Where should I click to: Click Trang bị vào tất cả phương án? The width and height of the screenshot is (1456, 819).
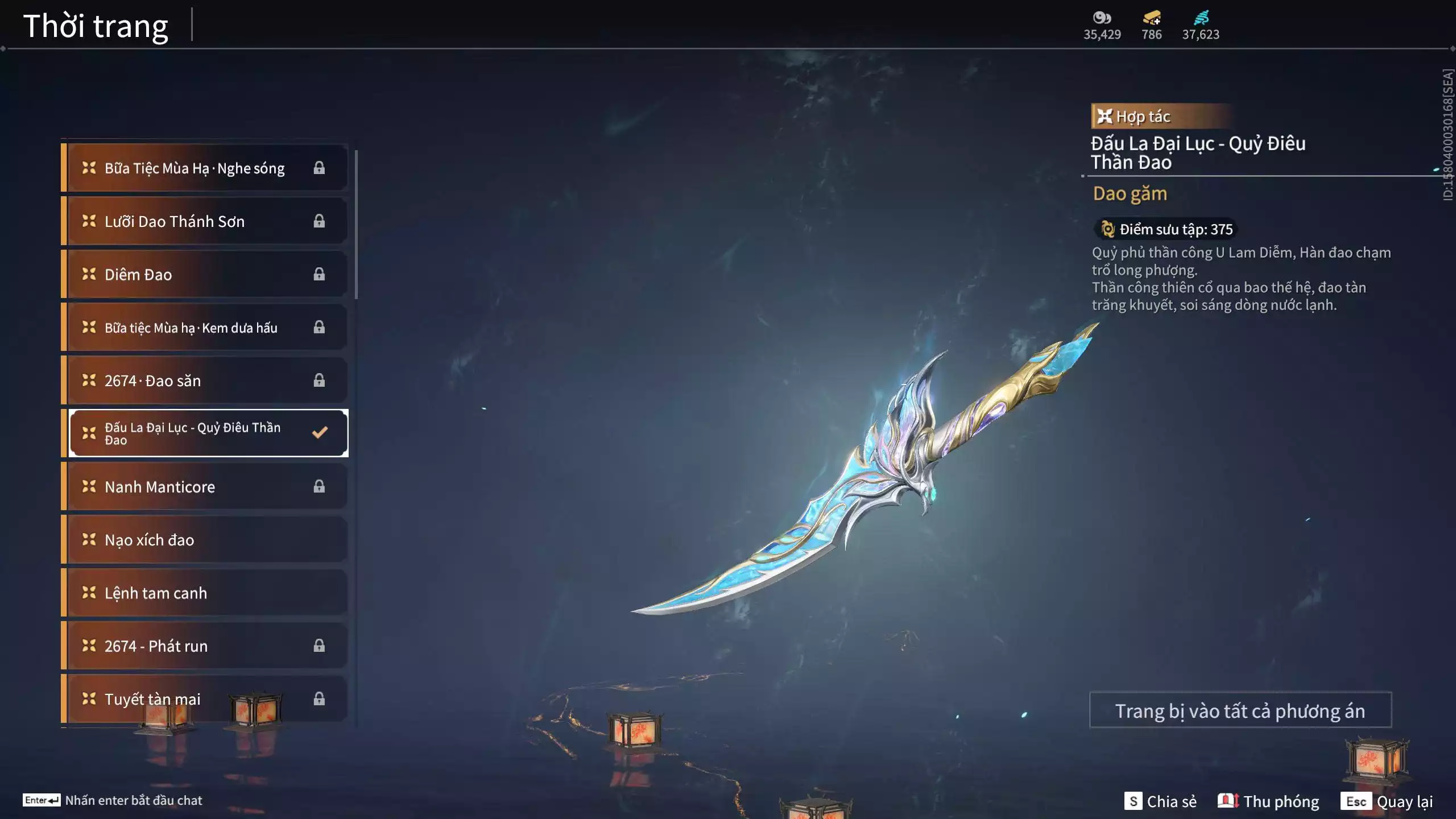pos(1240,711)
